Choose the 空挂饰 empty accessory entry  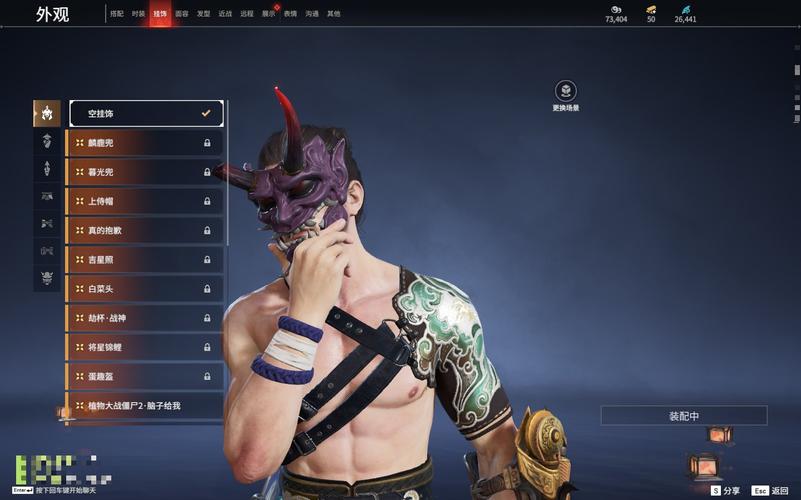click(146, 114)
